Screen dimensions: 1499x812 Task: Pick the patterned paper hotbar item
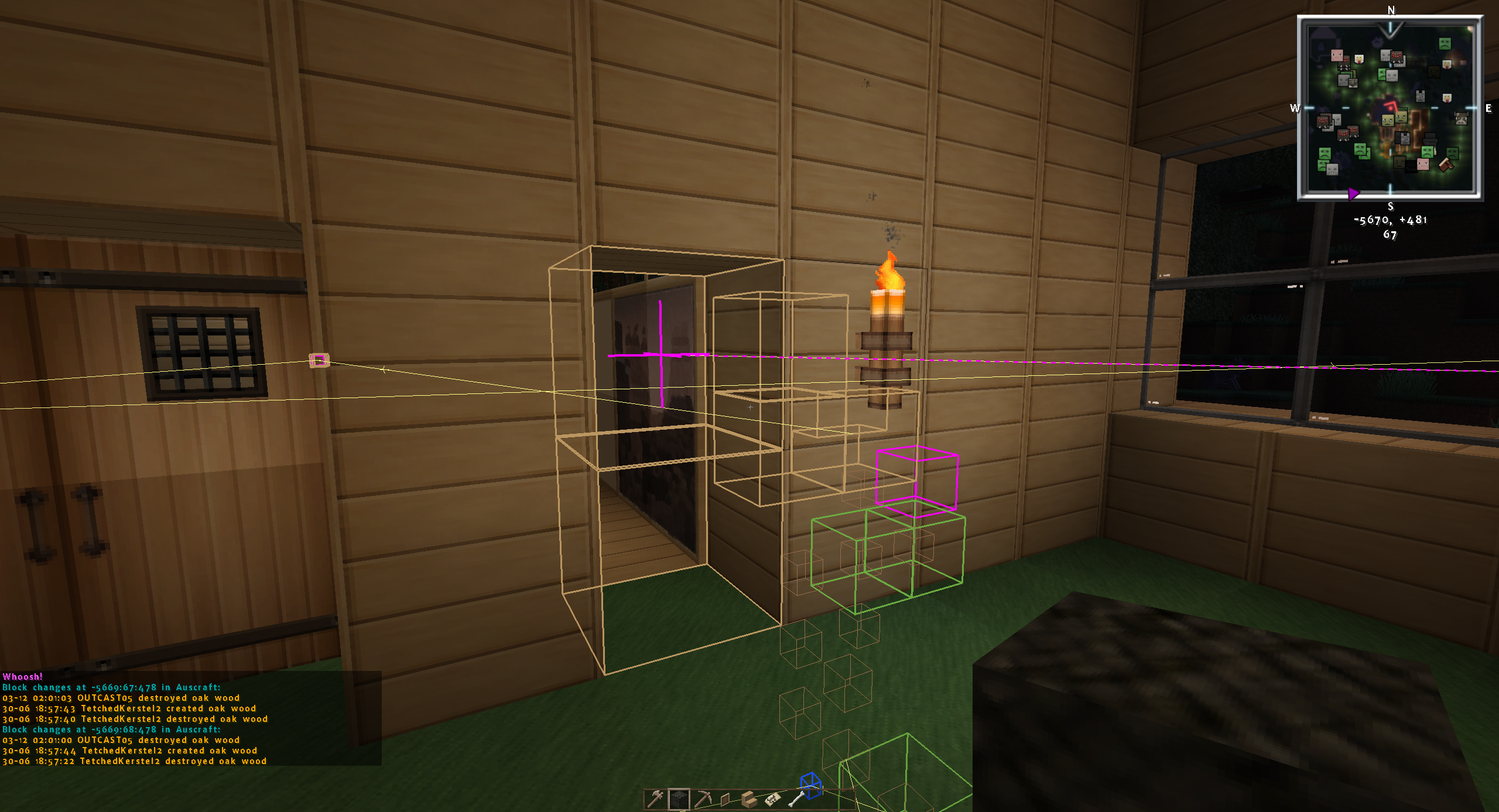772,799
